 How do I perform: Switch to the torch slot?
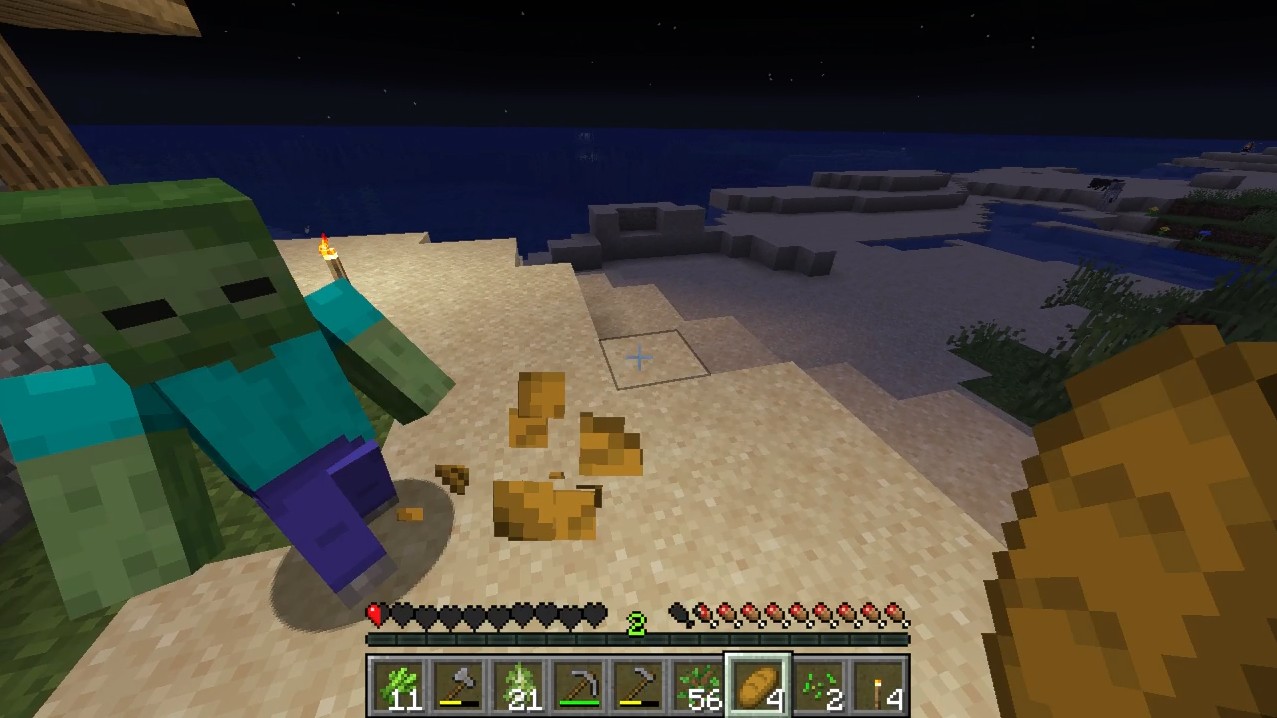pyautogui.click(x=878, y=686)
